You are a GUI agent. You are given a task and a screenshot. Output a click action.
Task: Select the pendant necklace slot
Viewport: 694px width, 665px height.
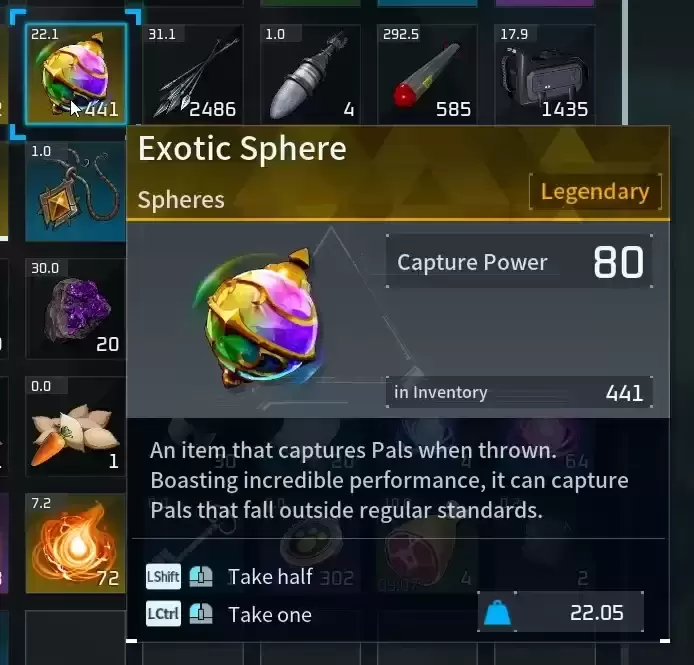click(x=75, y=191)
